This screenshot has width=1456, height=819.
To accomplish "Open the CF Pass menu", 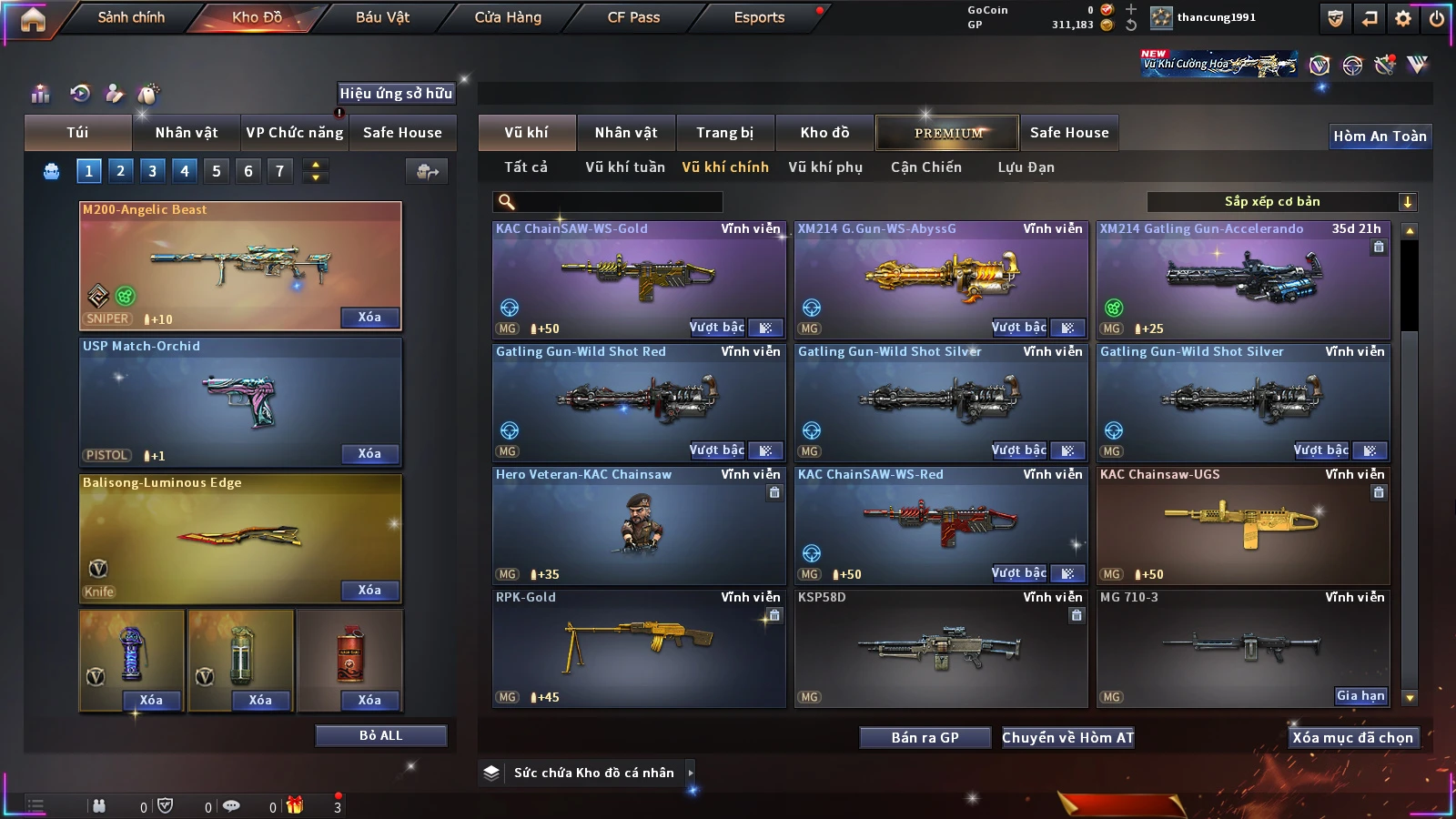I will pyautogui.click(x=633, y=17).
